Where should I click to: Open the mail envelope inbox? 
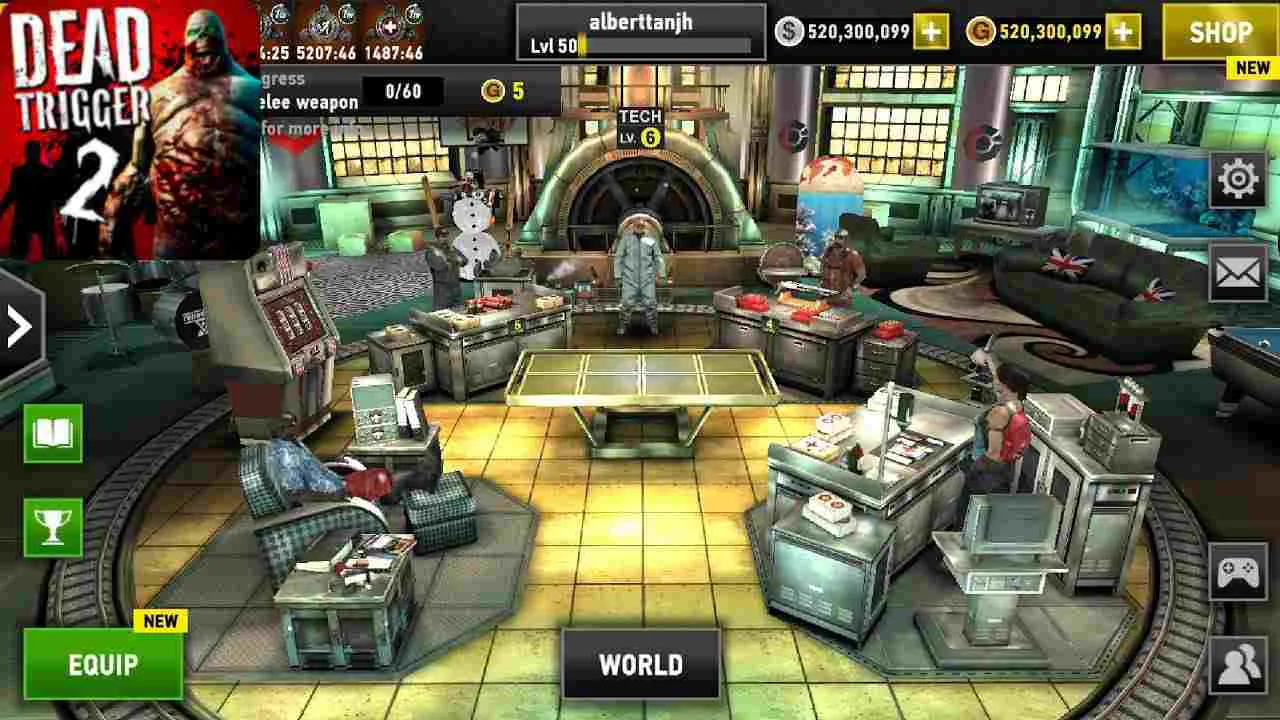click(x=1238, y=268)
